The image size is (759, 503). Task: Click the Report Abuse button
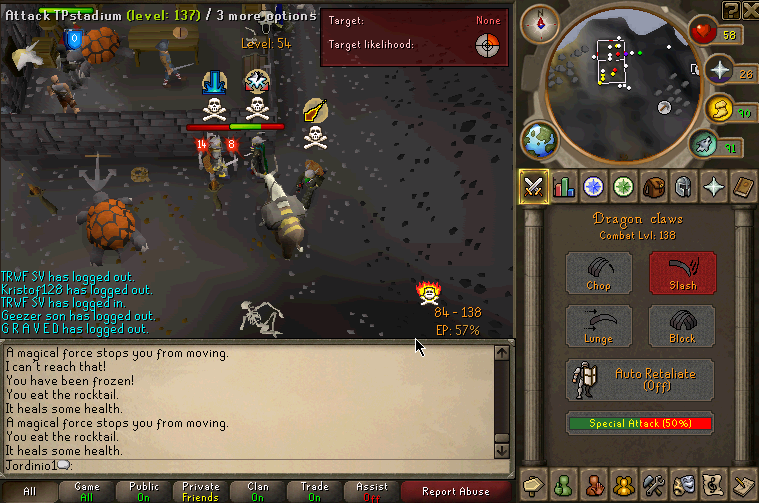pyautogui.click(x=456, y=491)
